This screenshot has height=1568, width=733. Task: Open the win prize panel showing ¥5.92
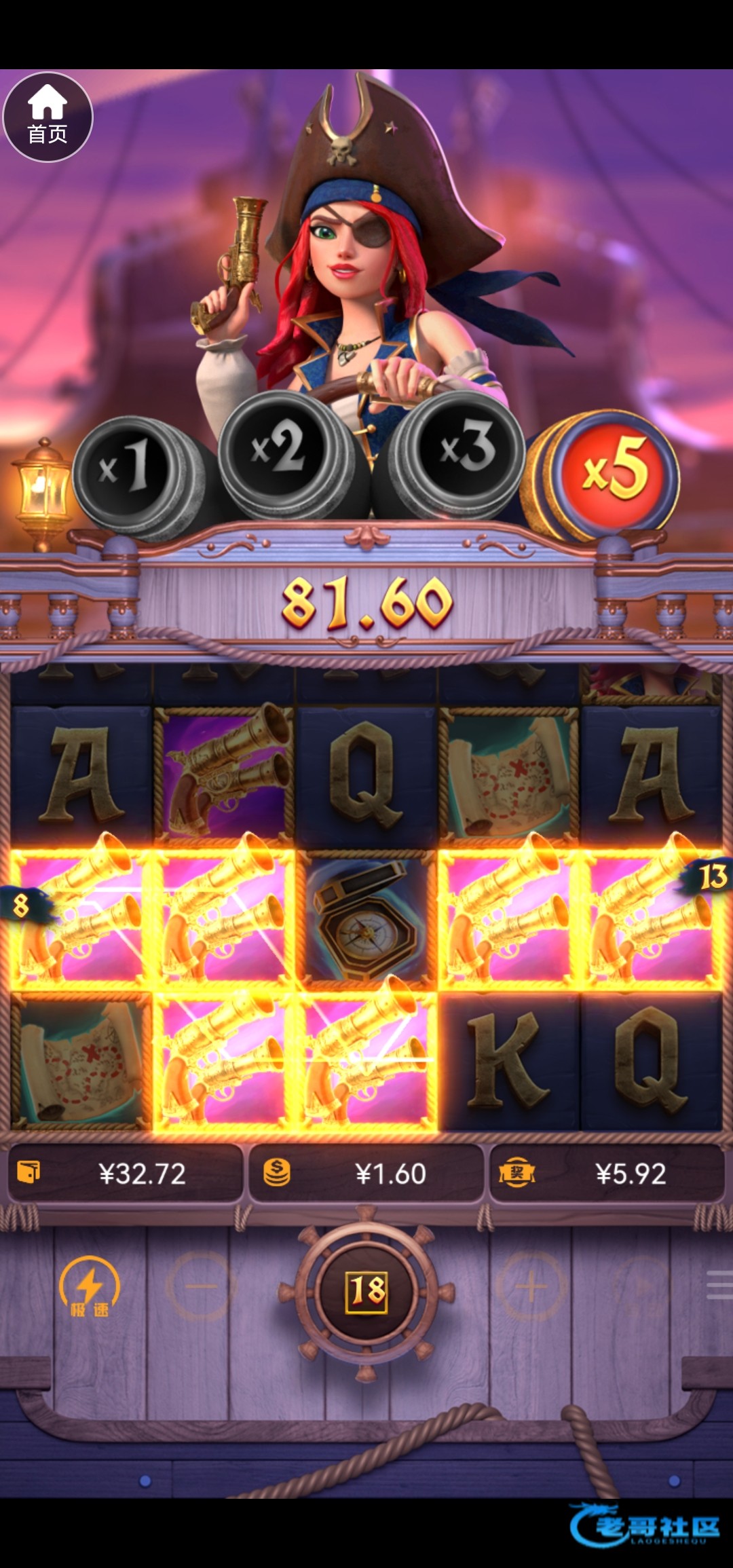[x=607, y=1174]
